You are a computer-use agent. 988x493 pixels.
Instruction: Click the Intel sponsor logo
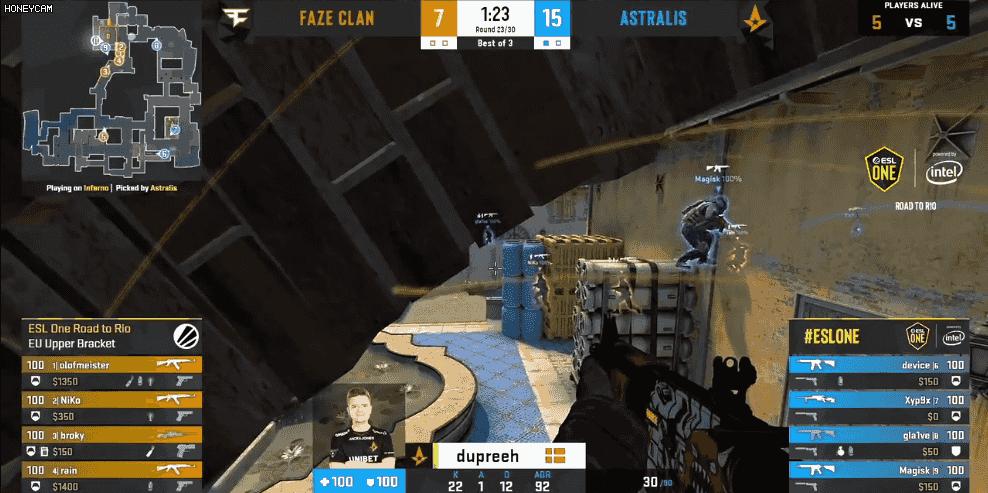tap(944, 172)
